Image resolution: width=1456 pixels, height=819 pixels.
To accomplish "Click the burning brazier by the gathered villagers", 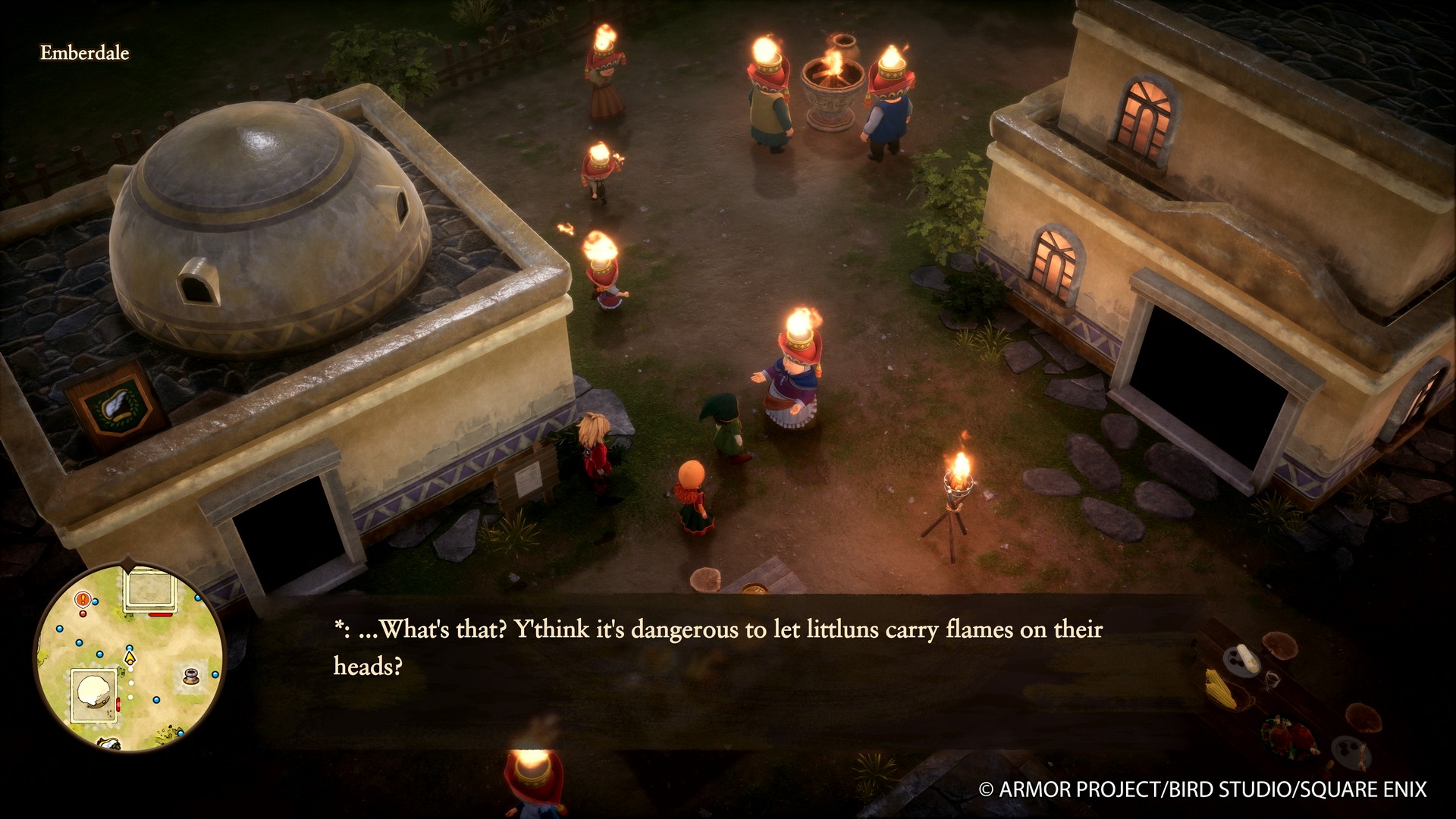I will point(833,83).
